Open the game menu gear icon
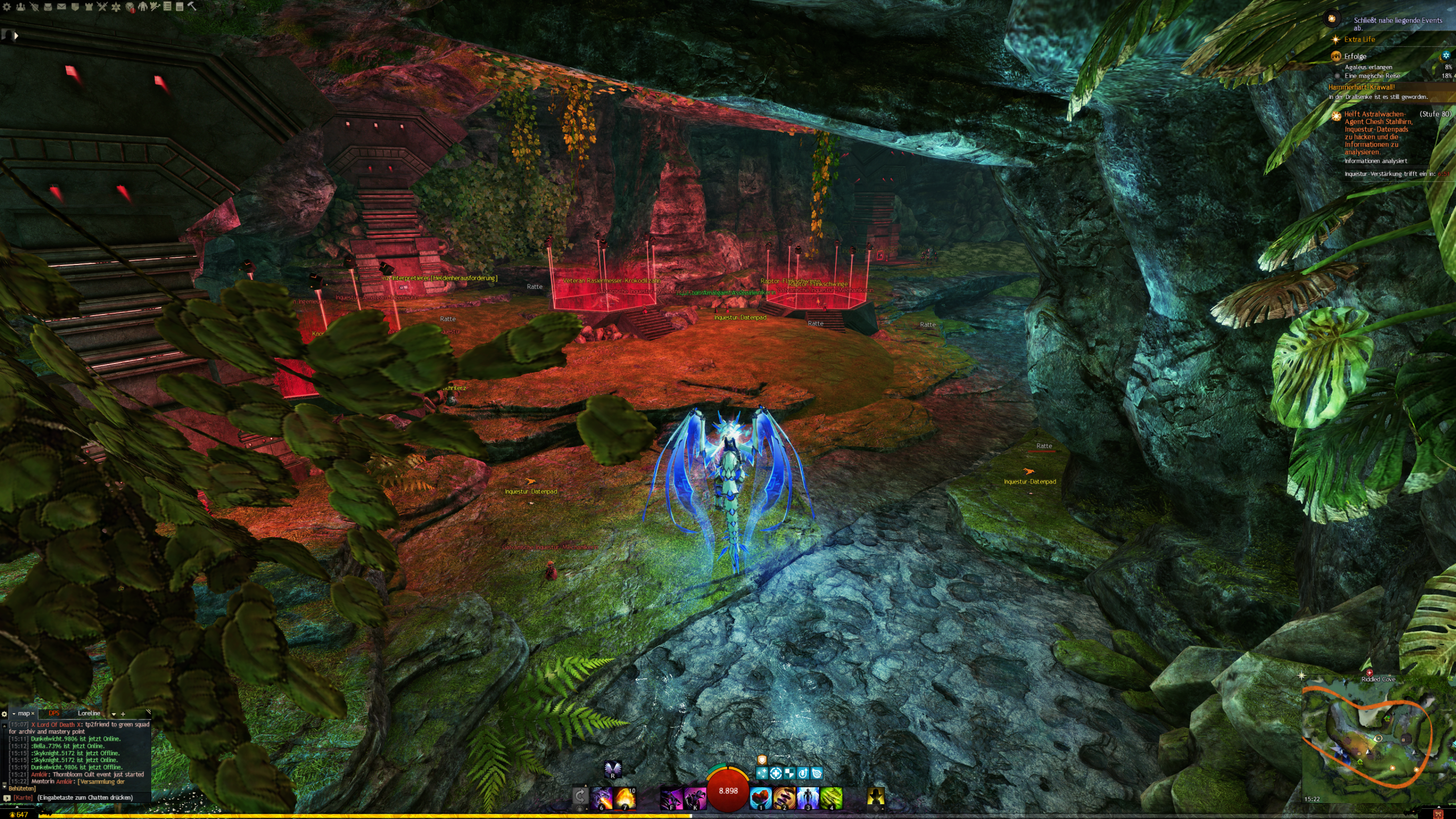This screenshot has width=1456, height=819. 7,7
